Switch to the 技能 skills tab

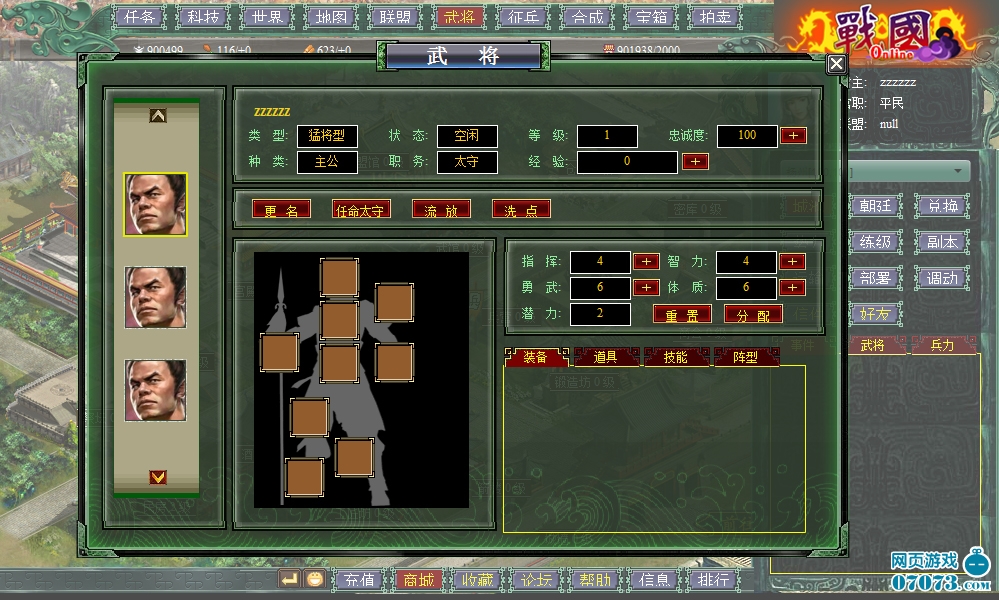(x=675, y=357)
